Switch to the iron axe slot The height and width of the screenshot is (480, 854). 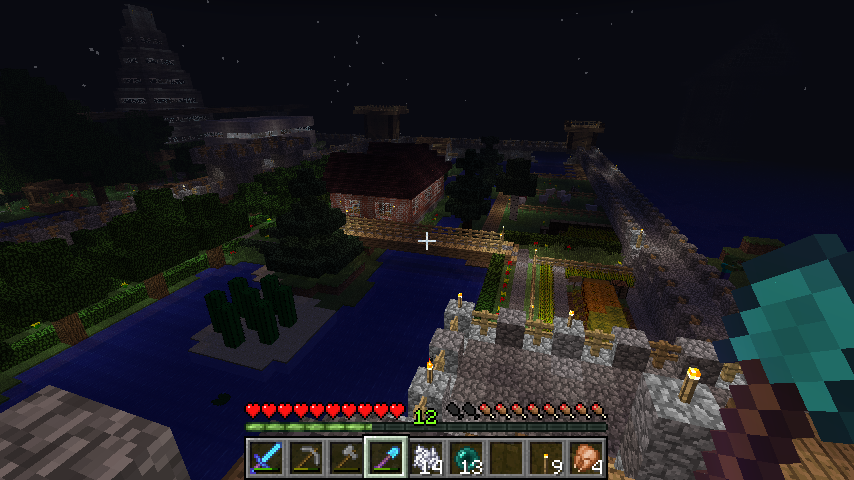(346, 458)
